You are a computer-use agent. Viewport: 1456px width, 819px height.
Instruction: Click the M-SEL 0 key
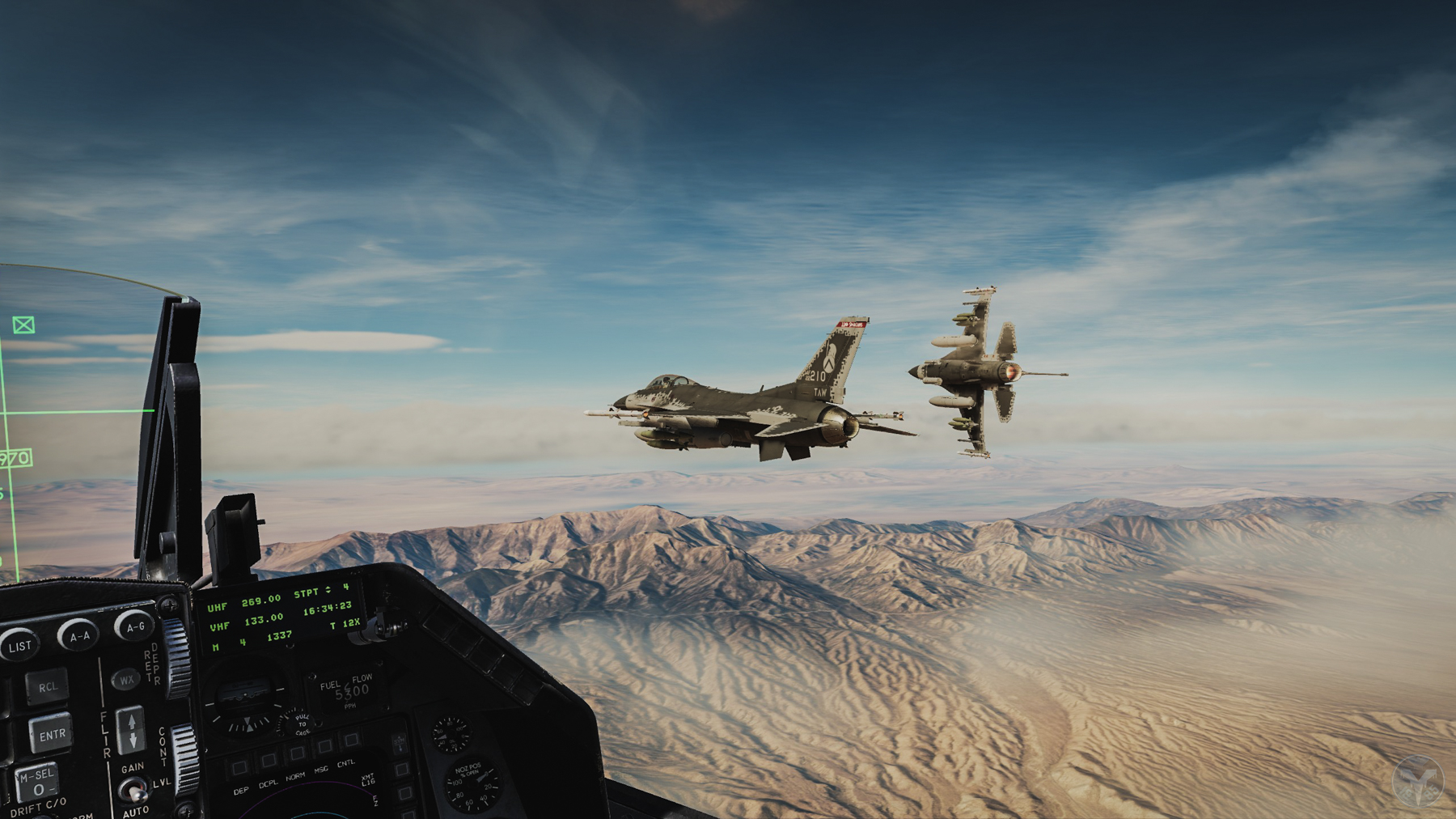(x=37, y=783)
